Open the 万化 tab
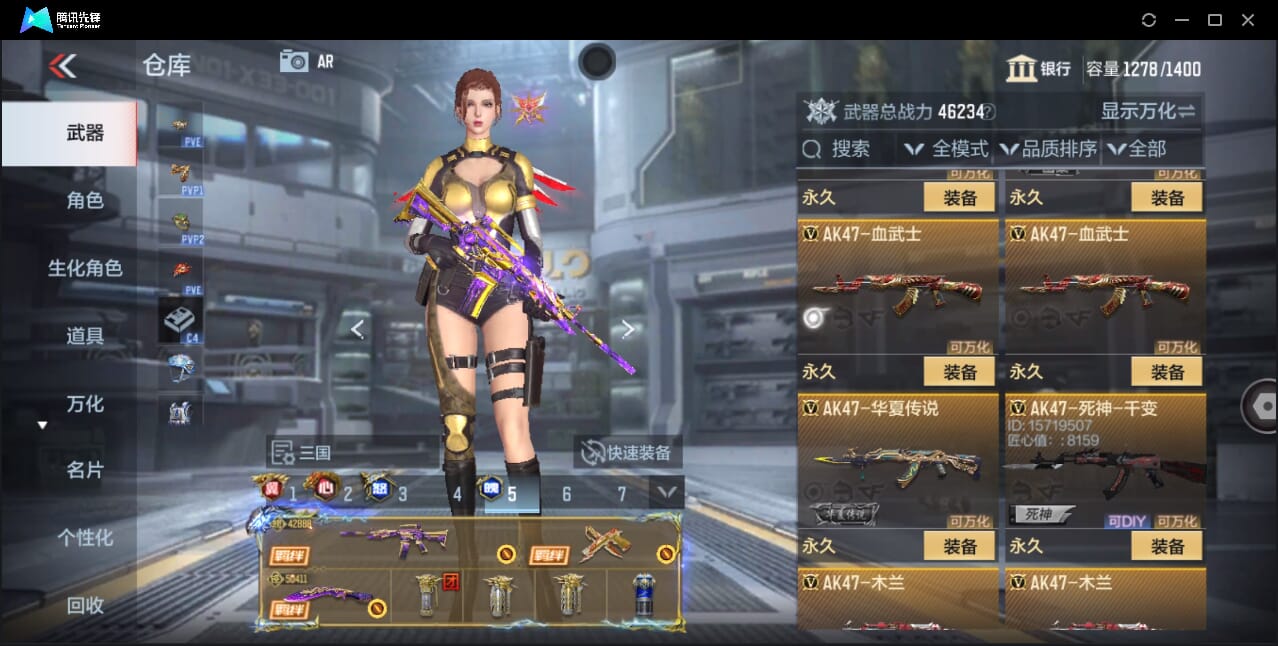 point(85,404)
